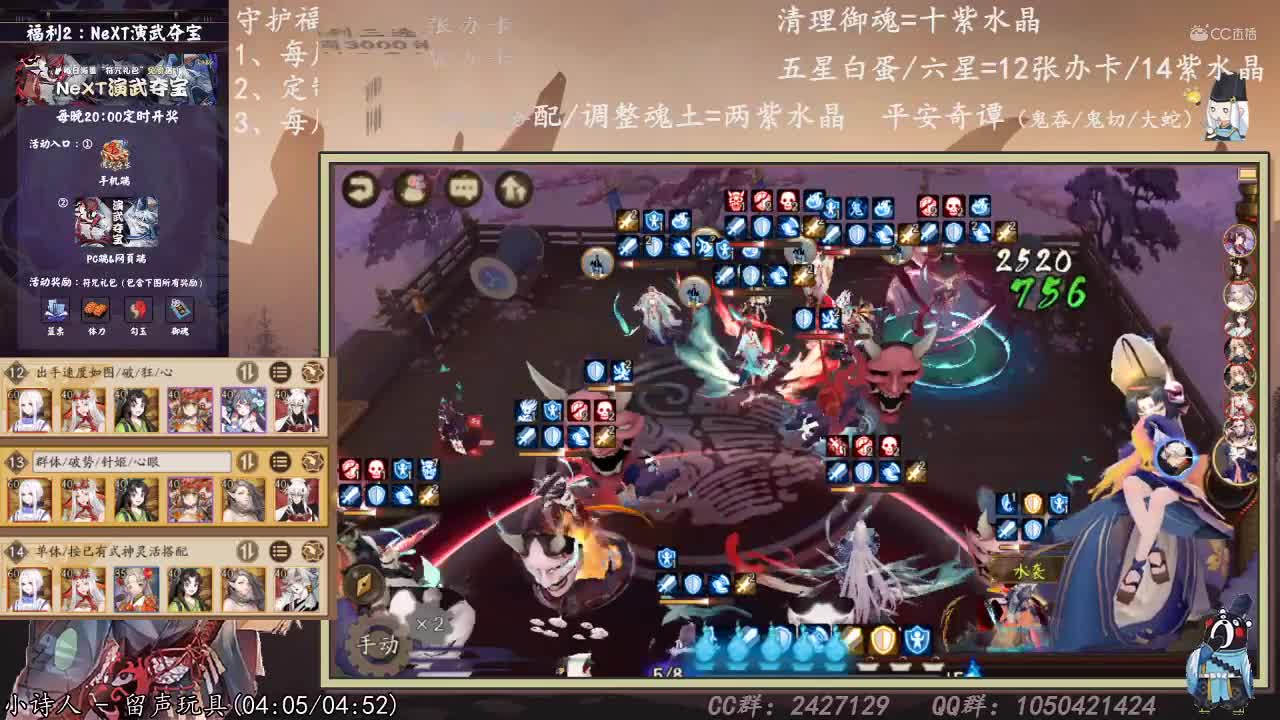Open the hamburger menu on preset 13
This screenshot has width=1280, height=720.
click(278, 462)
